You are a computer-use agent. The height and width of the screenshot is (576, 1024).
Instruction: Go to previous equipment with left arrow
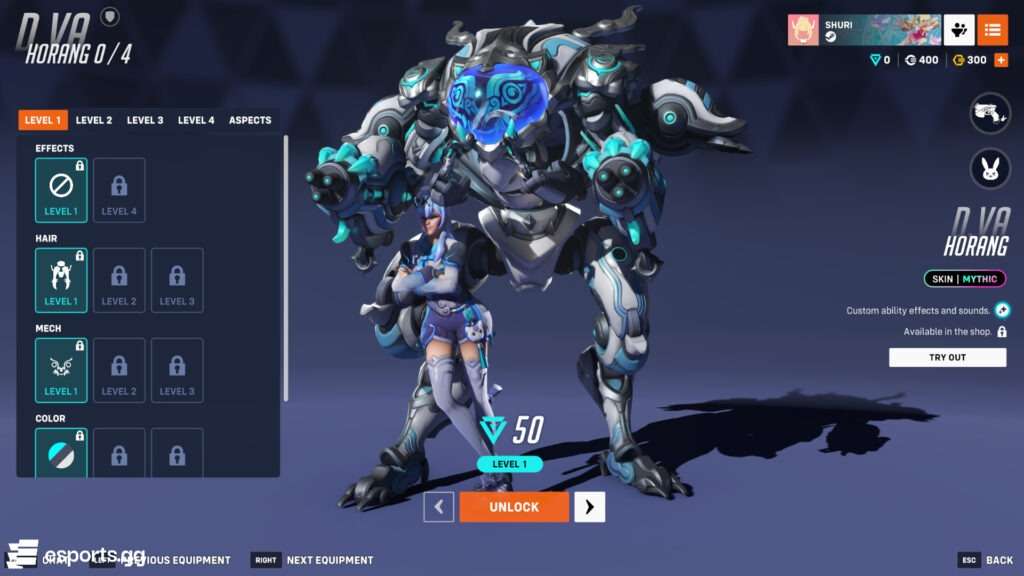[439, 507]
